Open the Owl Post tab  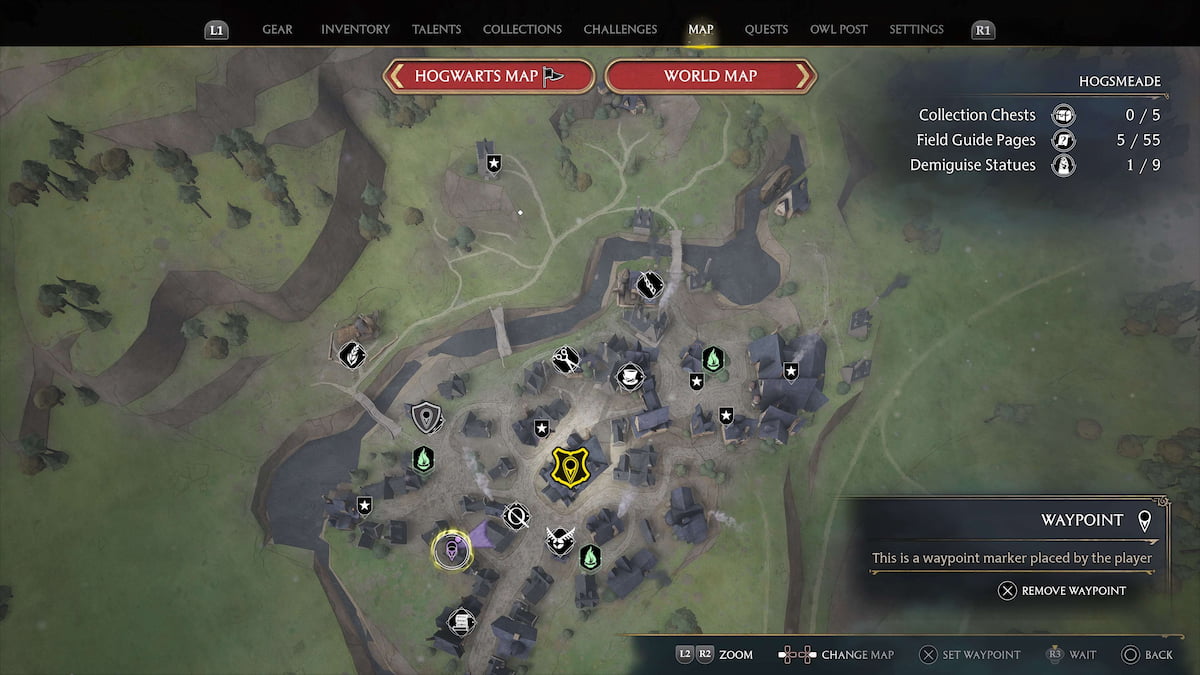(838, 30)
